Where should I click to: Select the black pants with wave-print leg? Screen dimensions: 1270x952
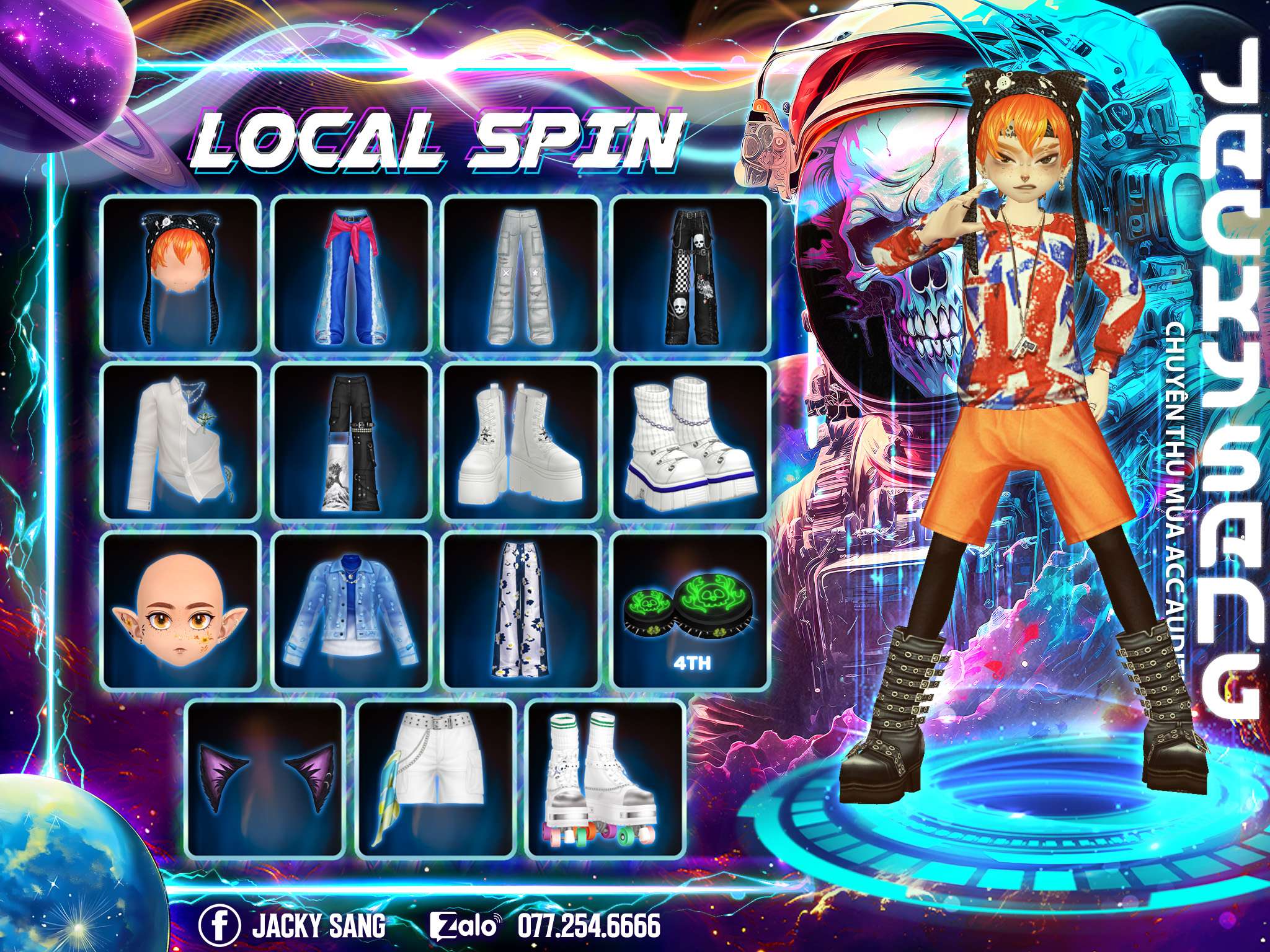[x=352, y=442]
